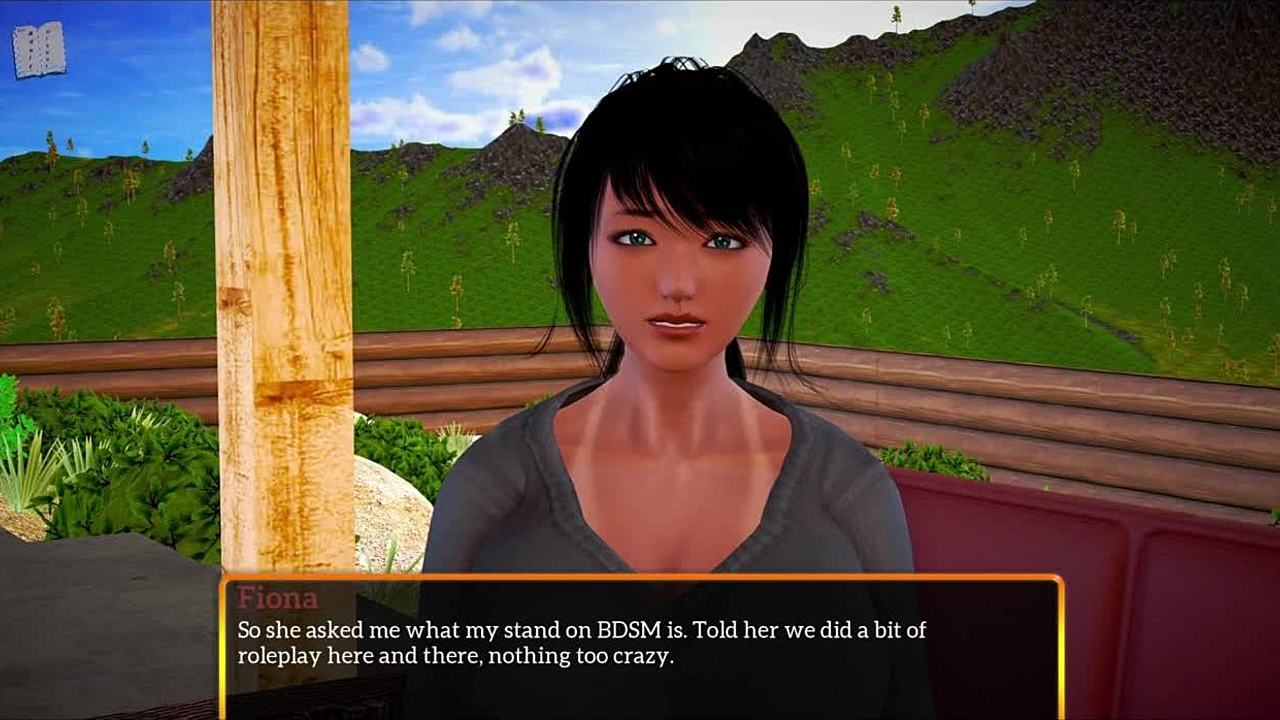This screenshot has height=720, width=1280.
Task: Advance Fiona's dialogue text box
Action: pyautogui.click(x=640, y=645)
